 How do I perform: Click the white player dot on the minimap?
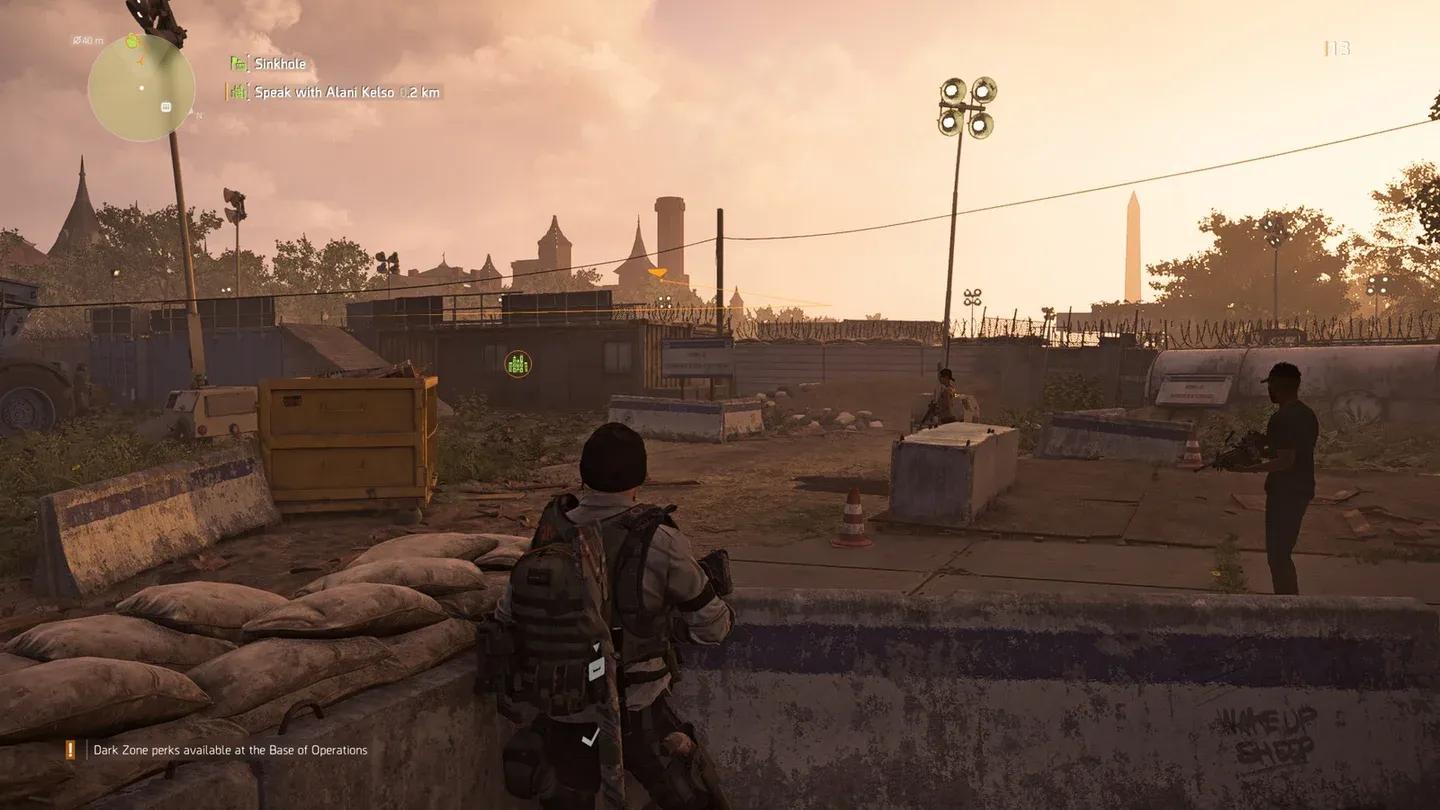pos(141,88)
